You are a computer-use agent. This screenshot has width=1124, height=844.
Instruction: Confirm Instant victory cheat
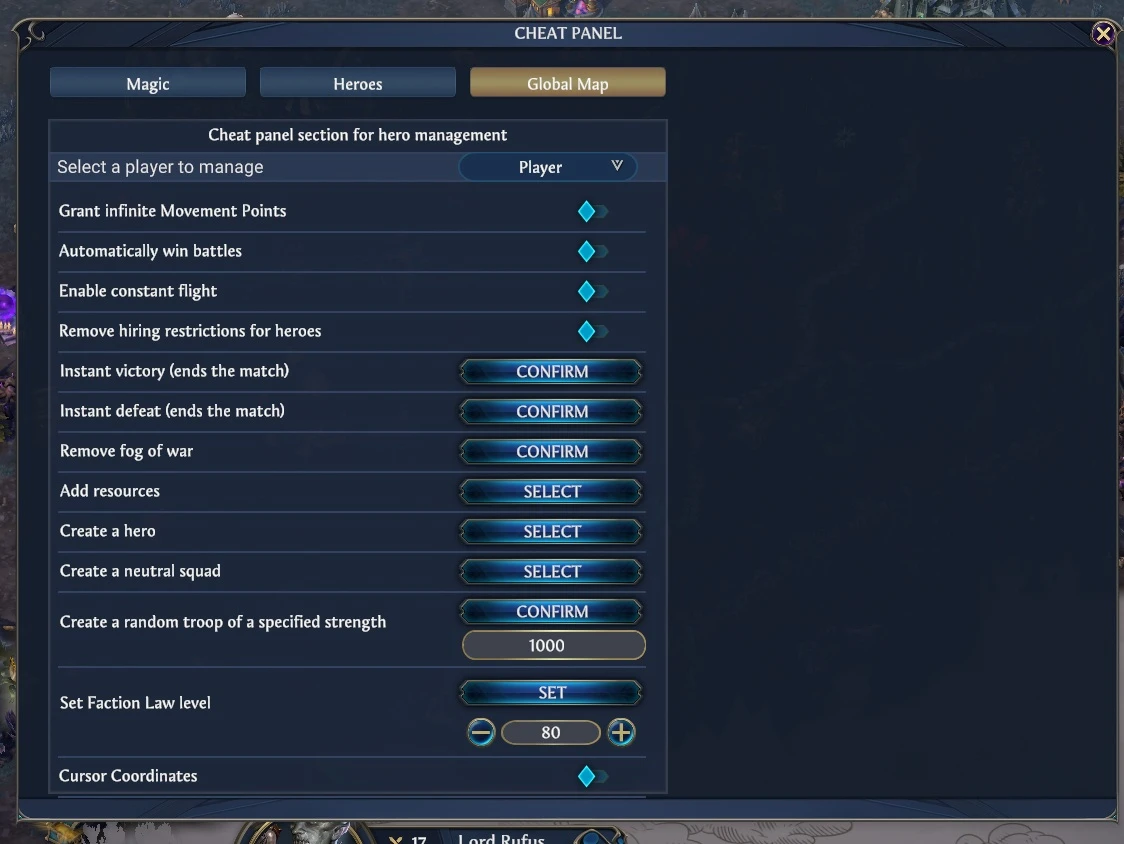click(x=551, y=372)
